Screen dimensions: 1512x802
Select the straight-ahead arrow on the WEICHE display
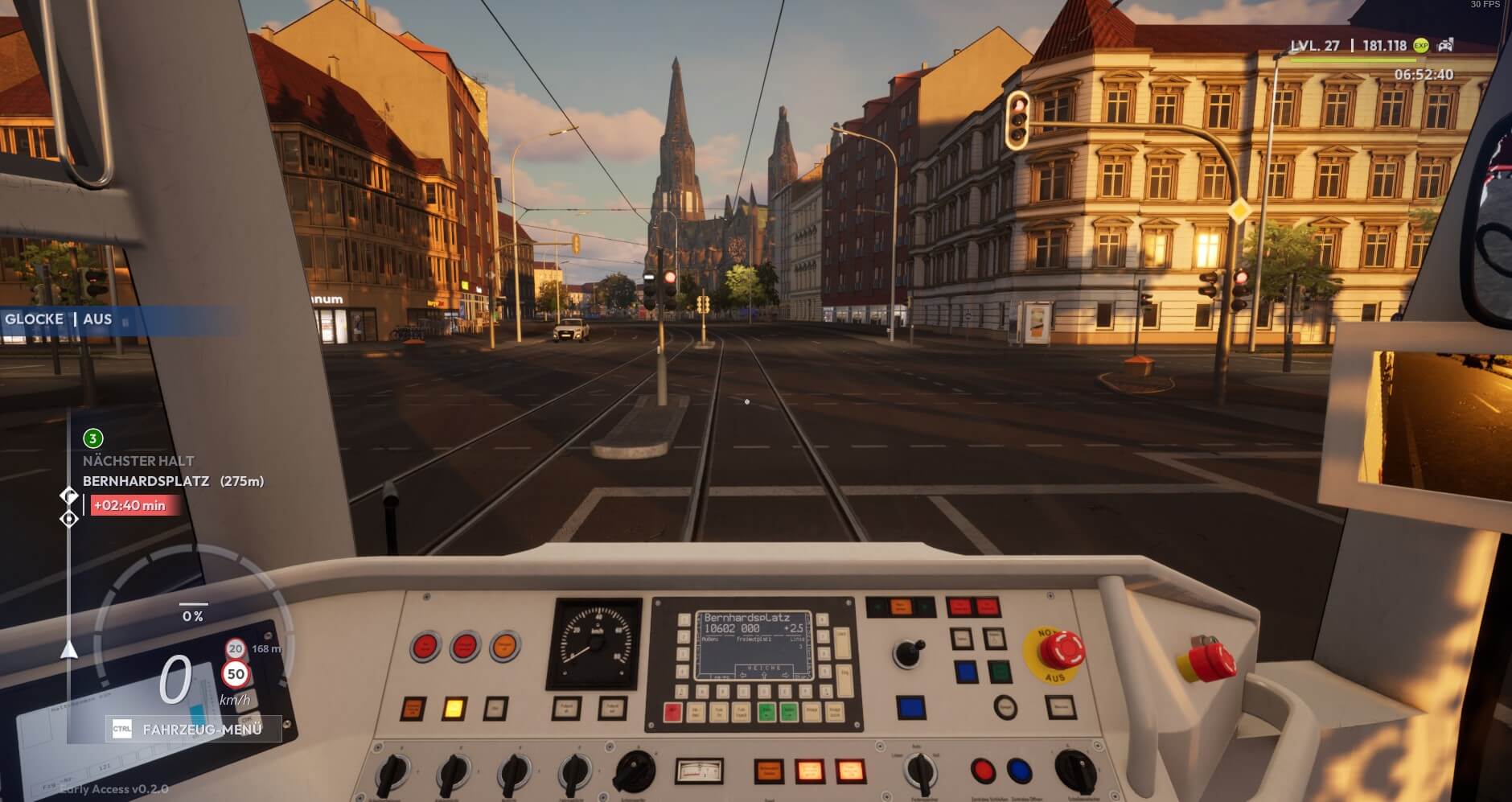(764, 674)
